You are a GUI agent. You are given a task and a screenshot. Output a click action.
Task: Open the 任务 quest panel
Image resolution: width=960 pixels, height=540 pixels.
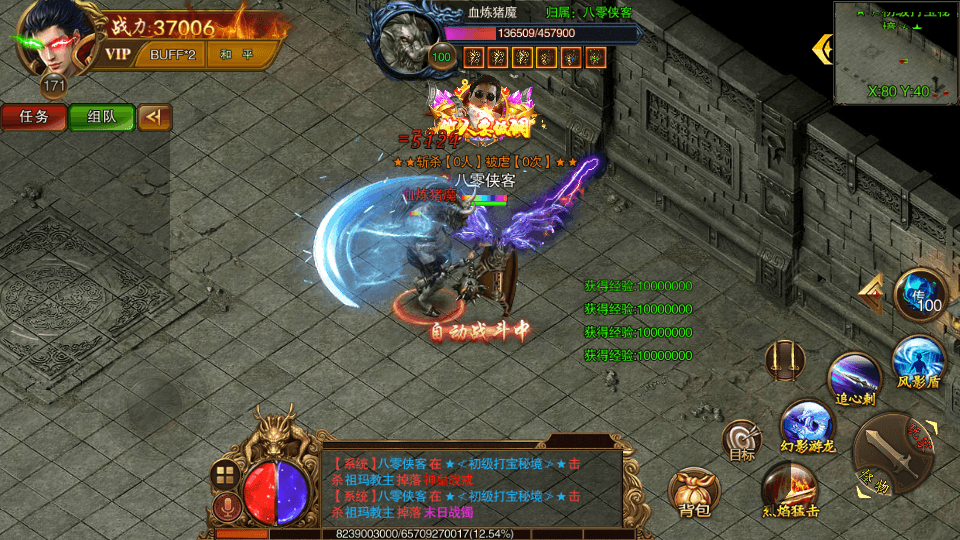pos(34,117)
